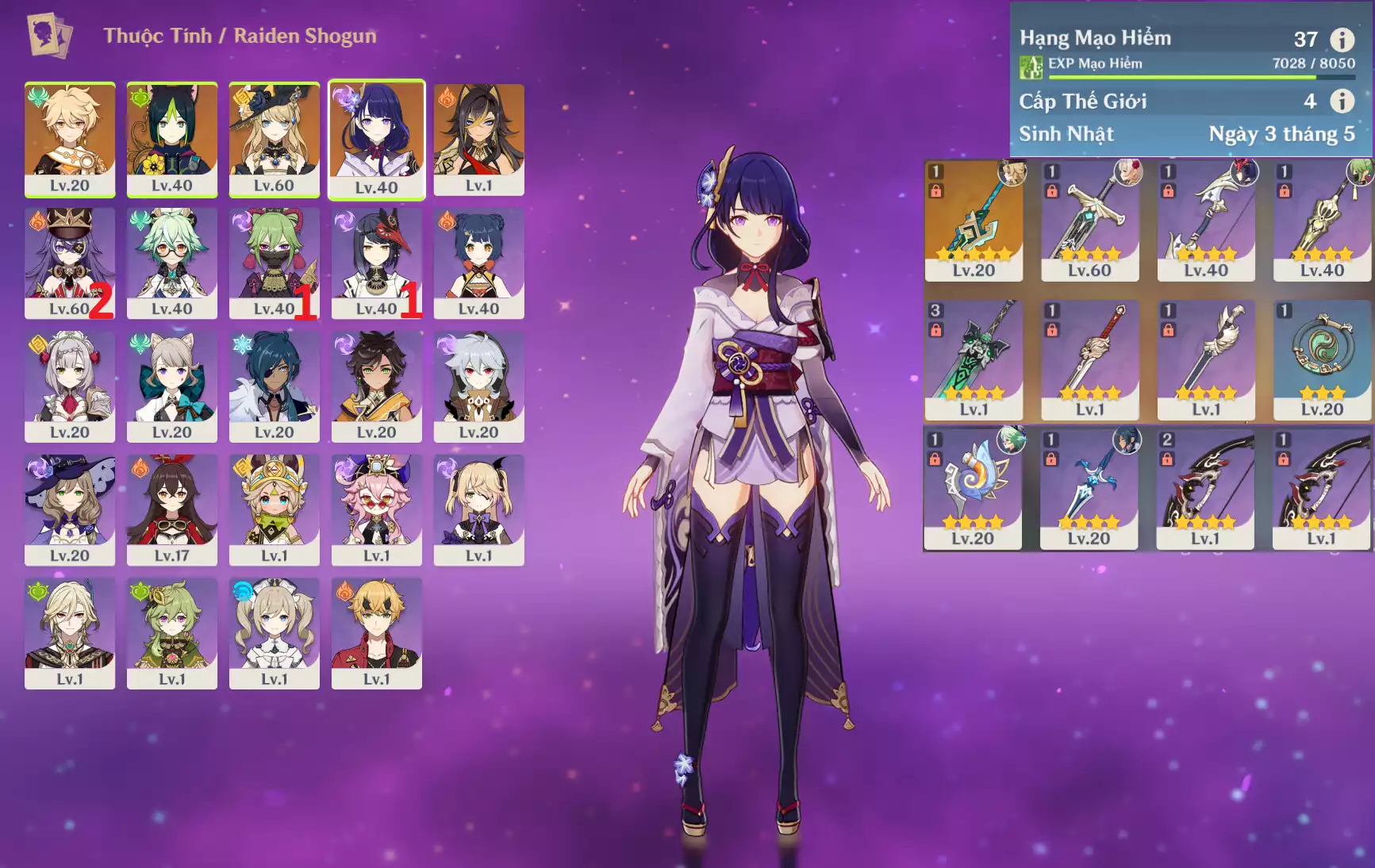This screenshot has width=1375, height=868.
Task: Choose the three-star green orb catalyst
Action: tap(1322, 360)
